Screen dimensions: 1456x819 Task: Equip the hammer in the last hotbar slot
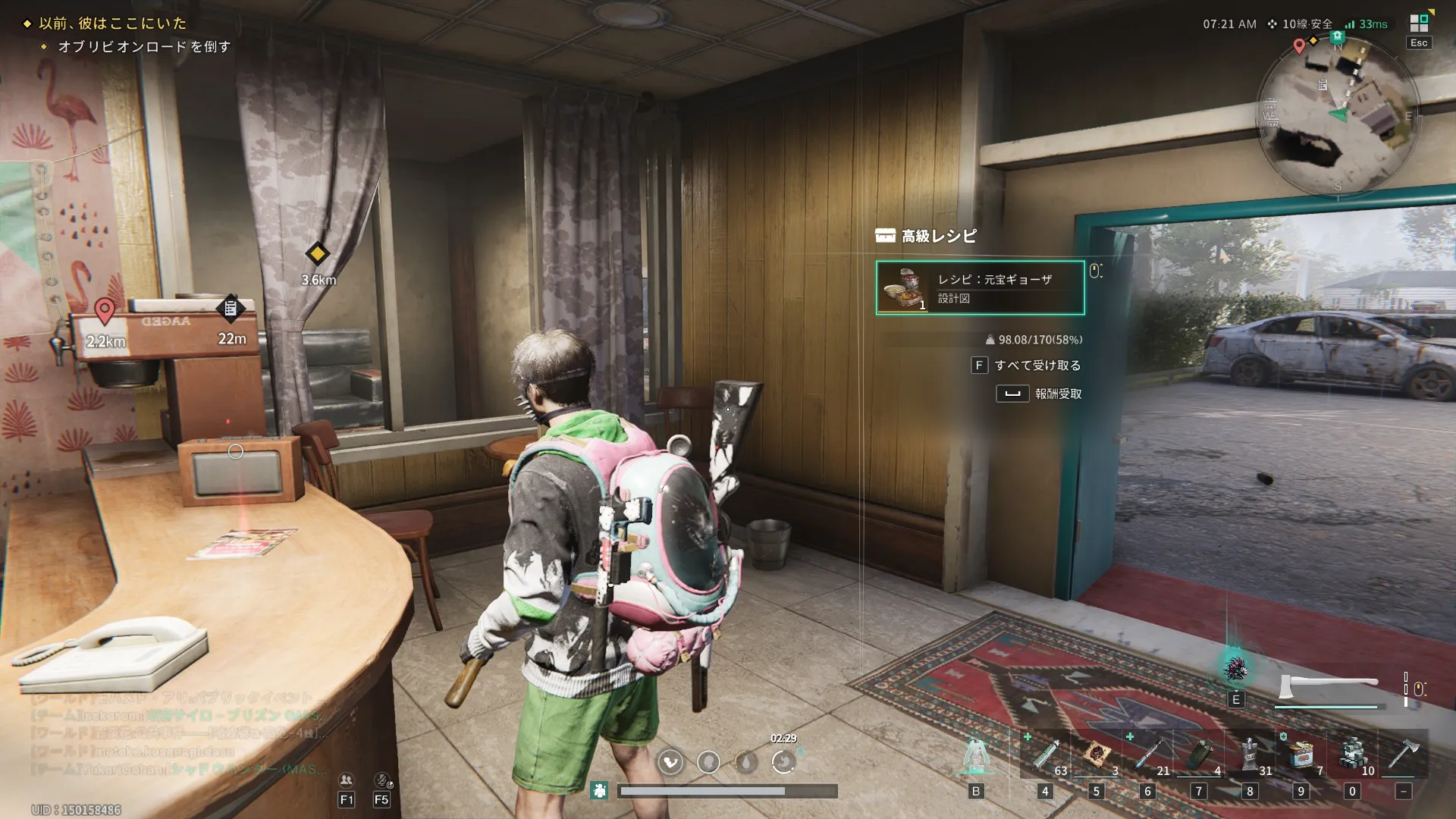pyautogui.click(x=1404, y=755)
